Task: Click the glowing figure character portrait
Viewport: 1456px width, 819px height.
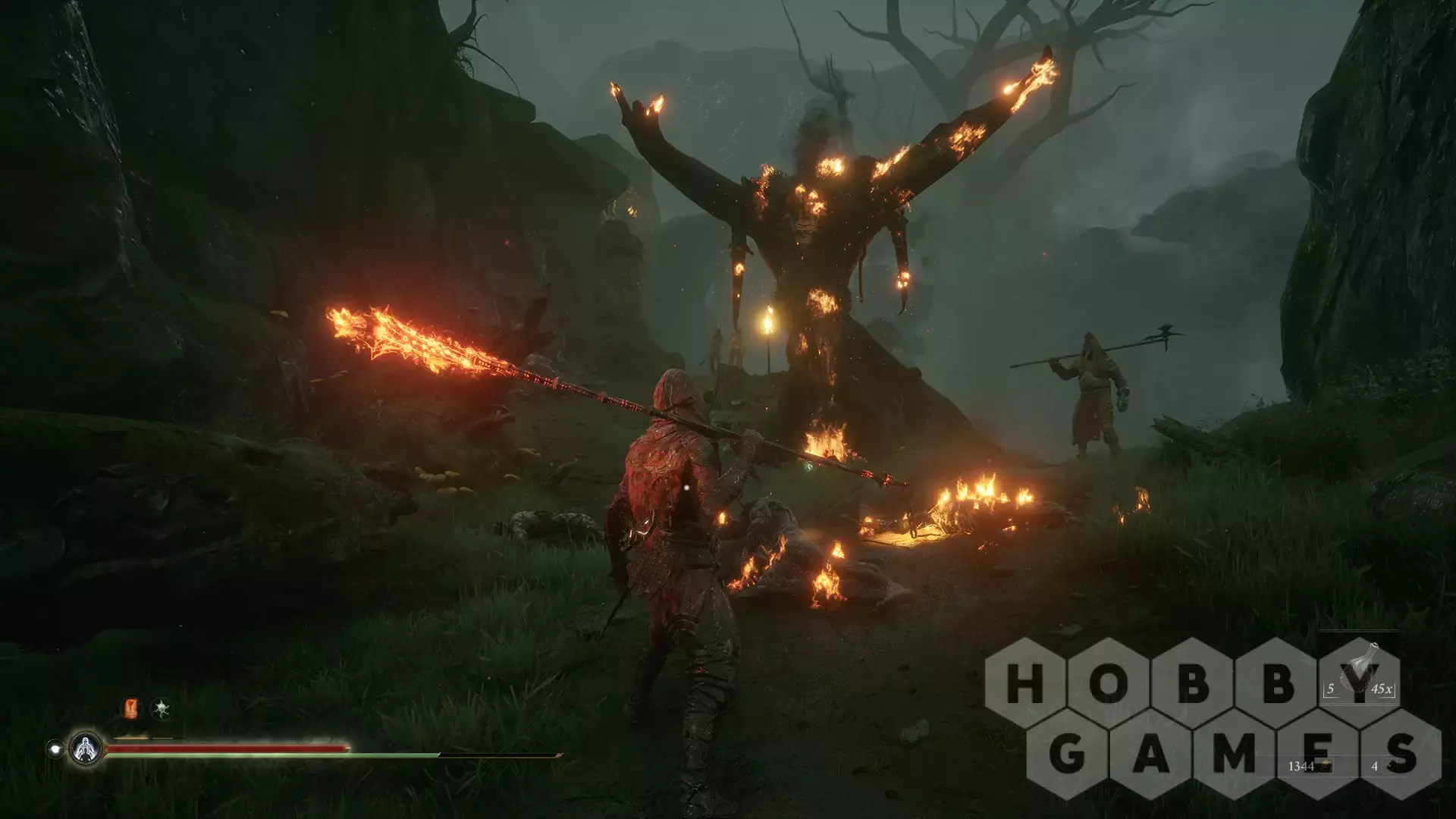Action: pos(86,748)
